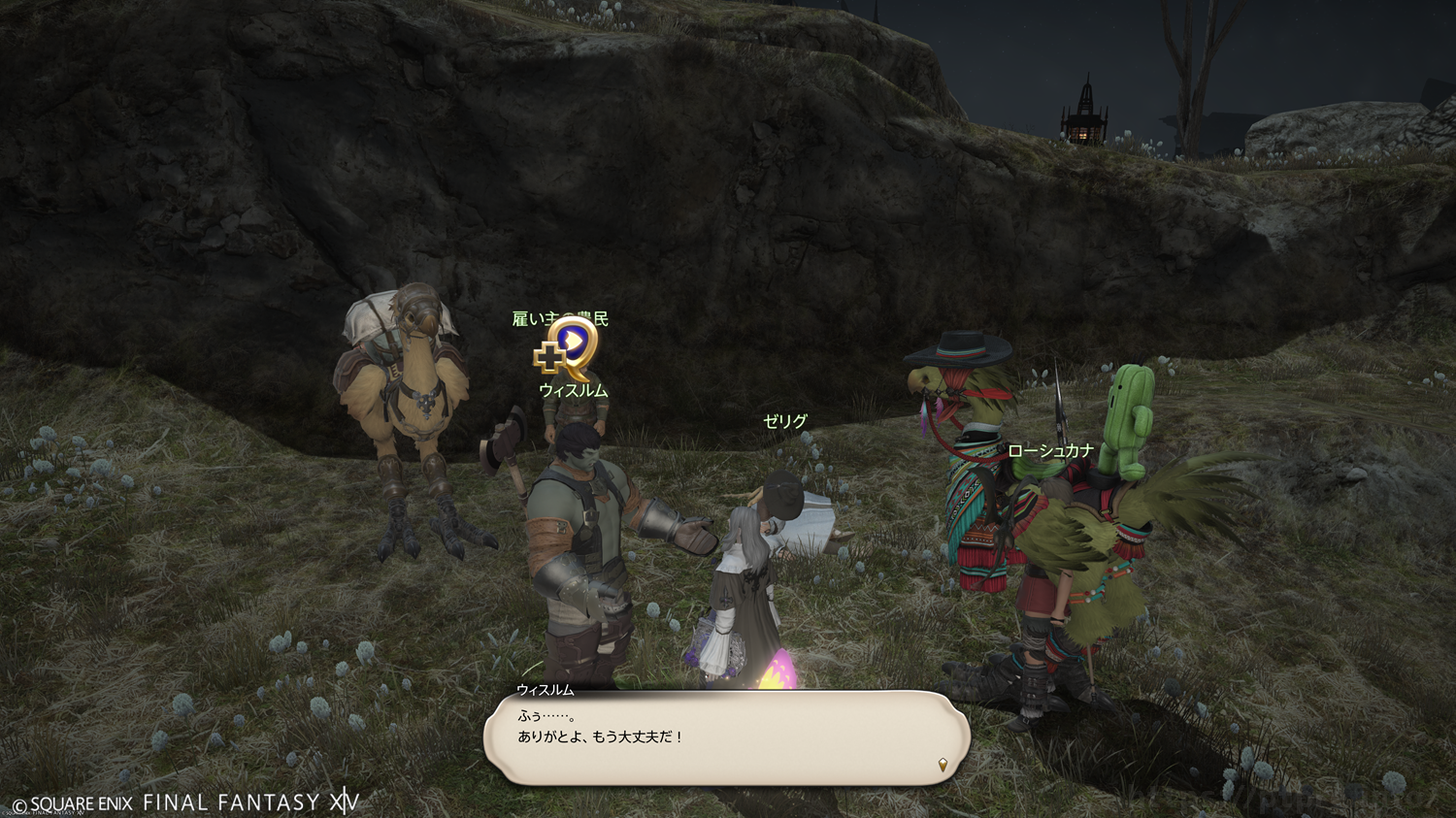Target the ゼリグ nameplate

784,421
